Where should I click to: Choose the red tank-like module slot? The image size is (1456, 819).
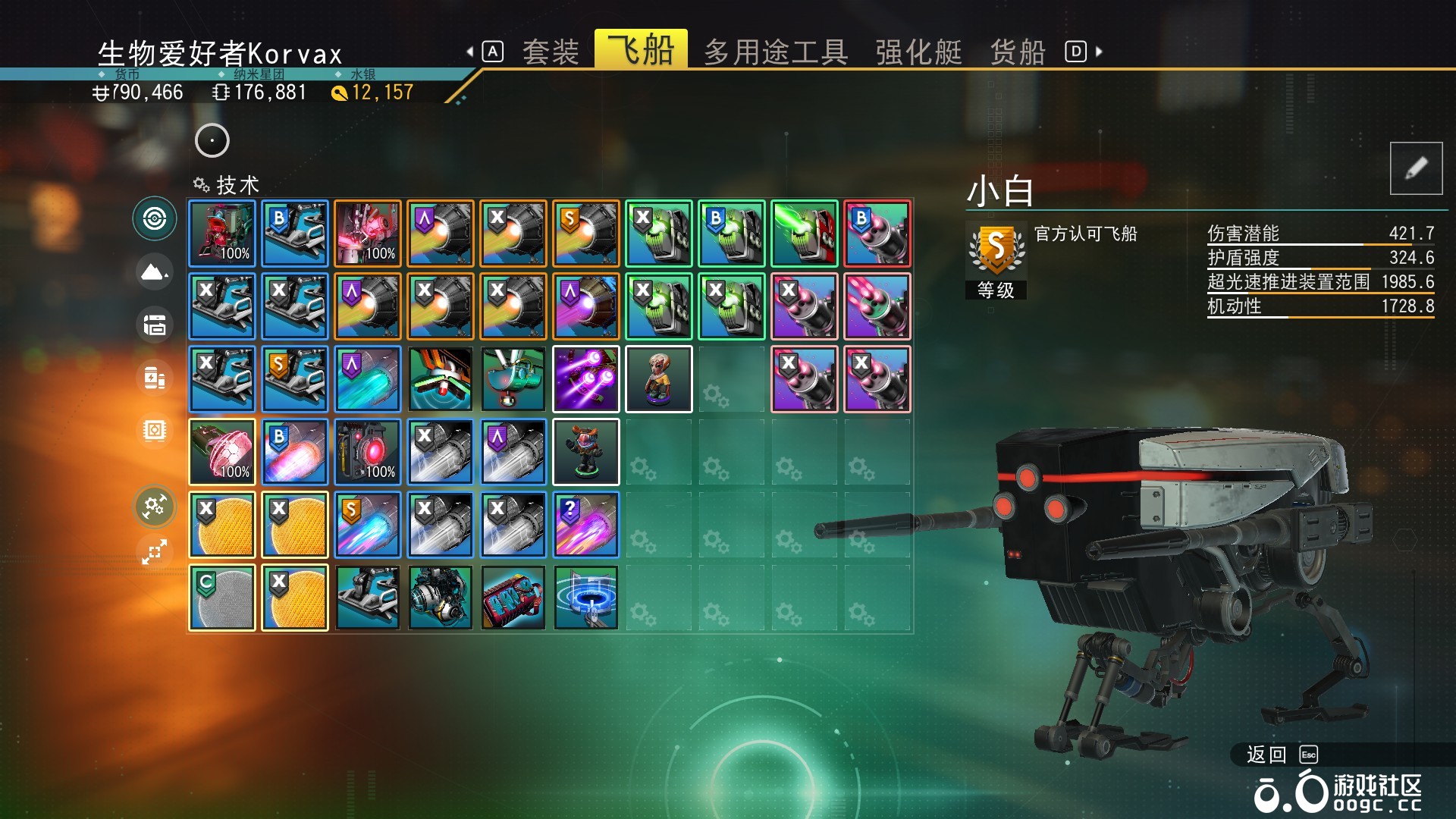[x=513, y=598]
